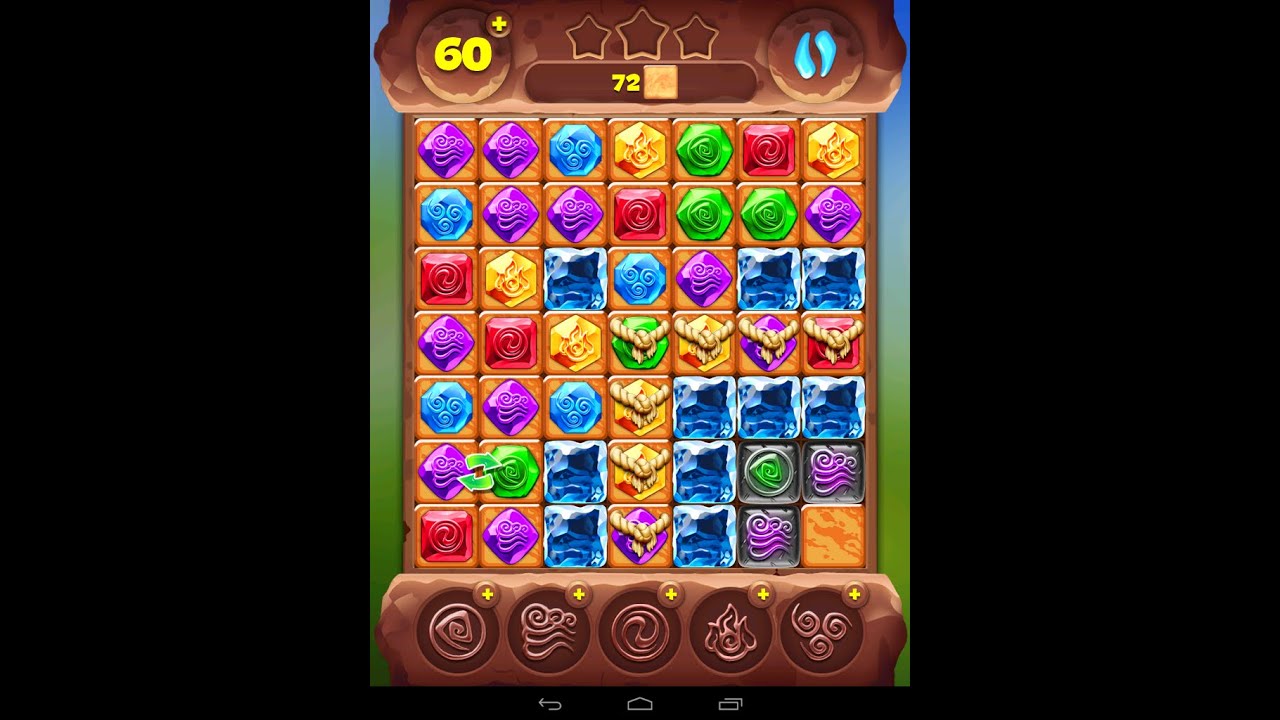Open the Android recent apps view

point(731,704)
